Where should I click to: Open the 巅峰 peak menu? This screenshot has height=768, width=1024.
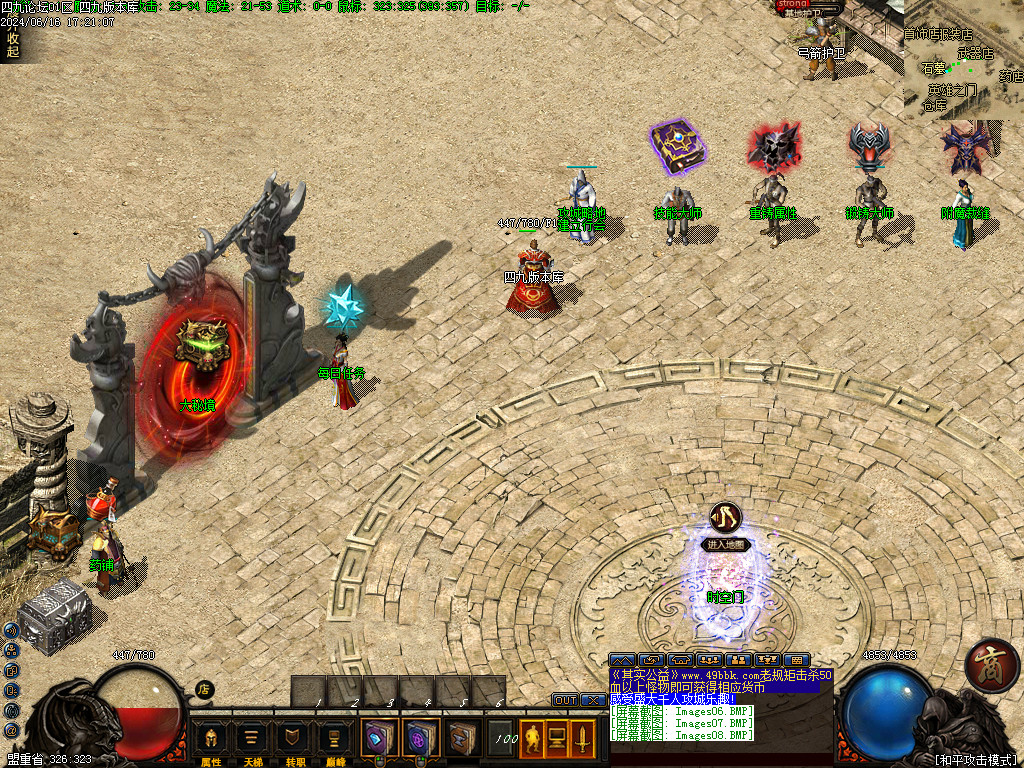click(x=334, y=740)
